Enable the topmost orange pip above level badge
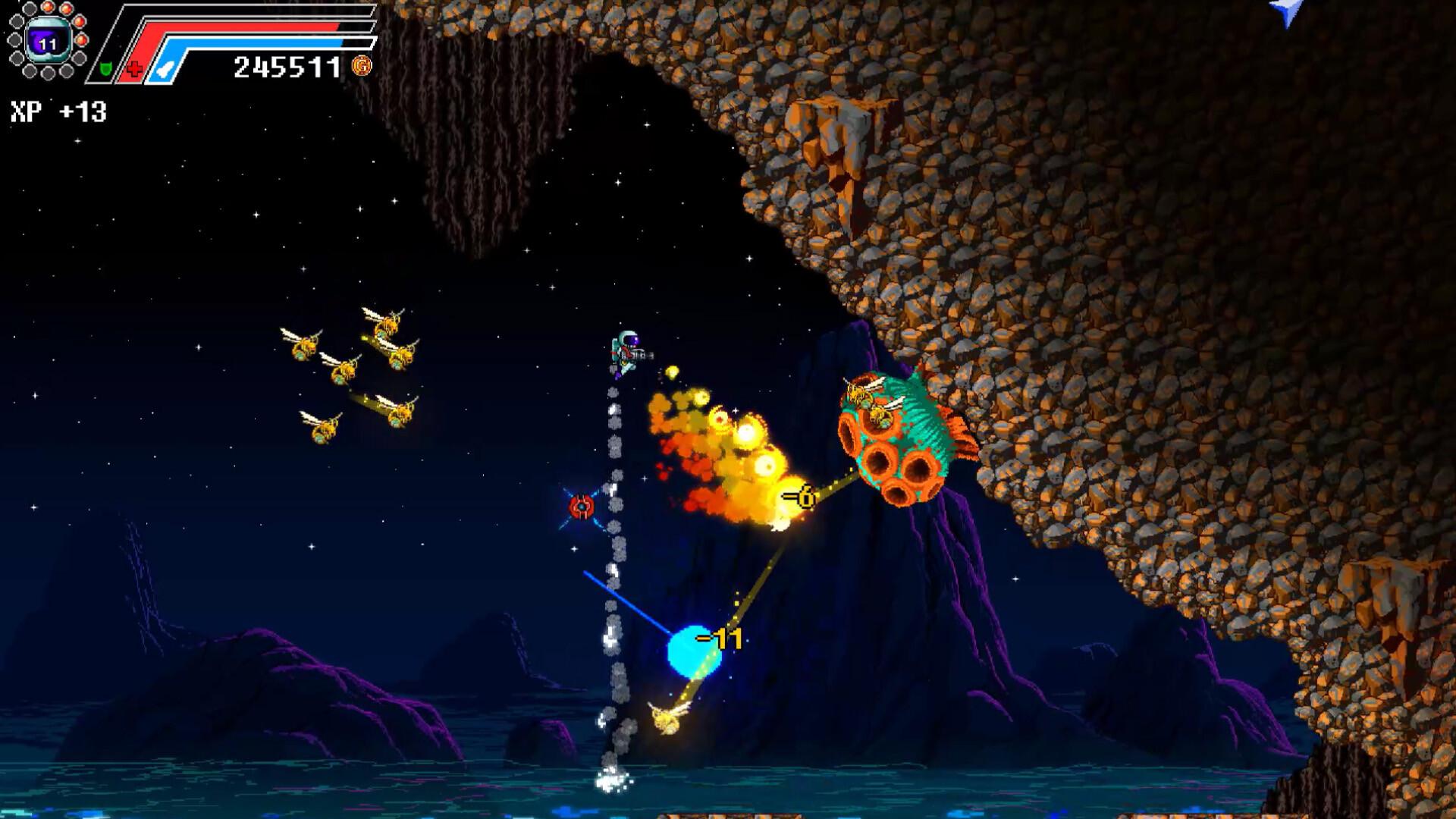 [x=47, y=6]
